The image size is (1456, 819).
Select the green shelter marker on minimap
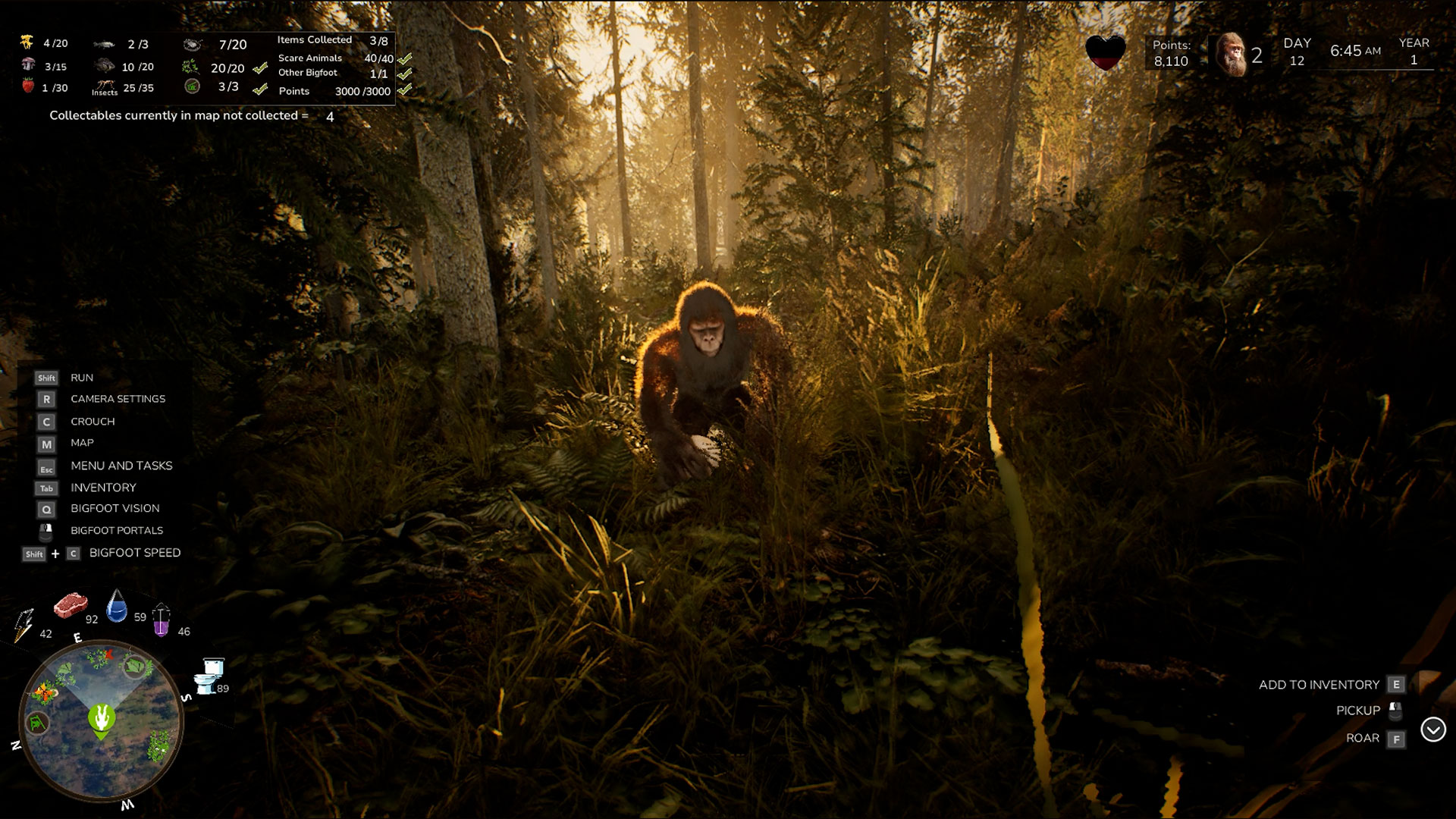click(x=36, y=723)
